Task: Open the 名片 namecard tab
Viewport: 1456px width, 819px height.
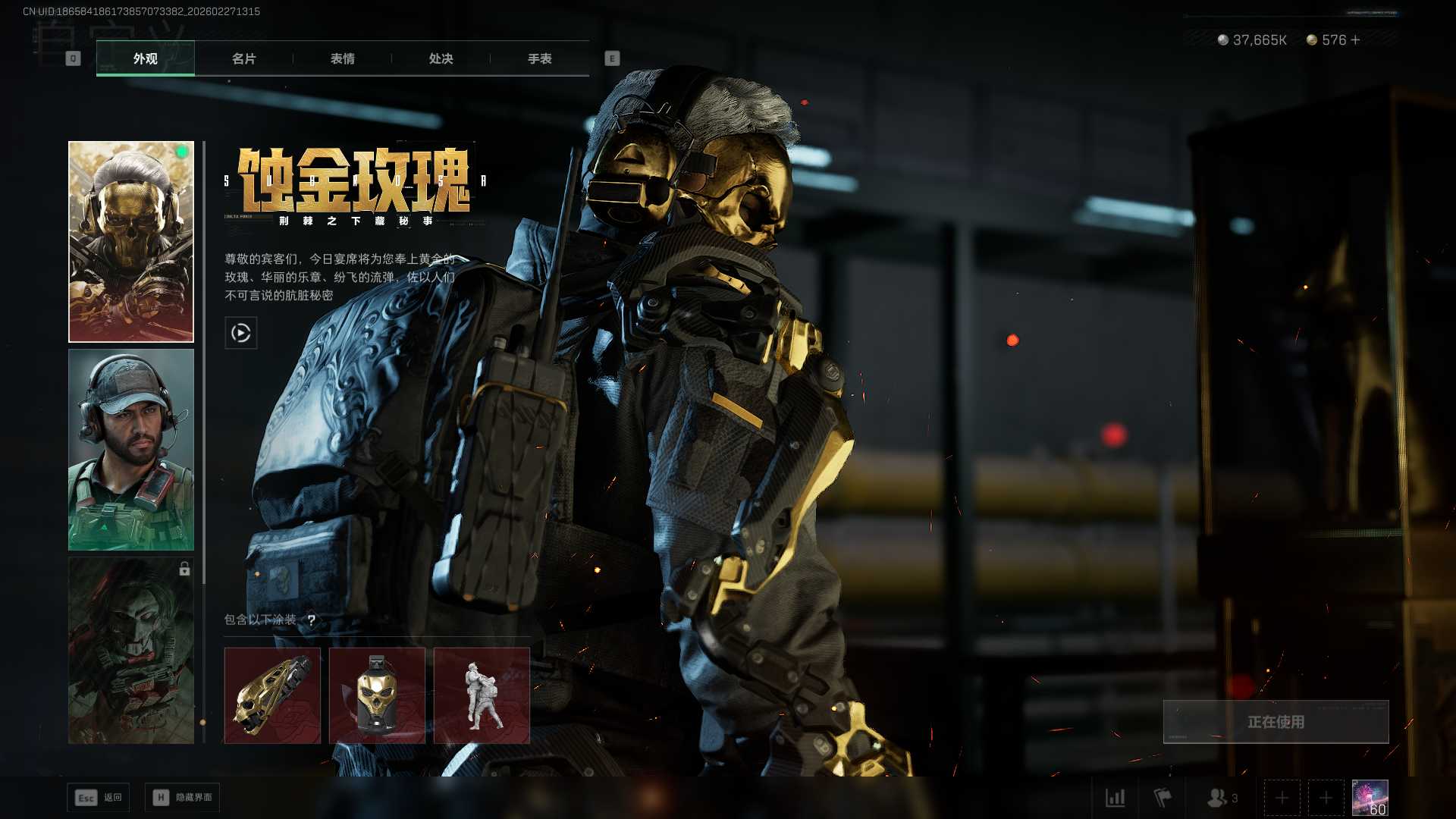Action: point(243,58)
